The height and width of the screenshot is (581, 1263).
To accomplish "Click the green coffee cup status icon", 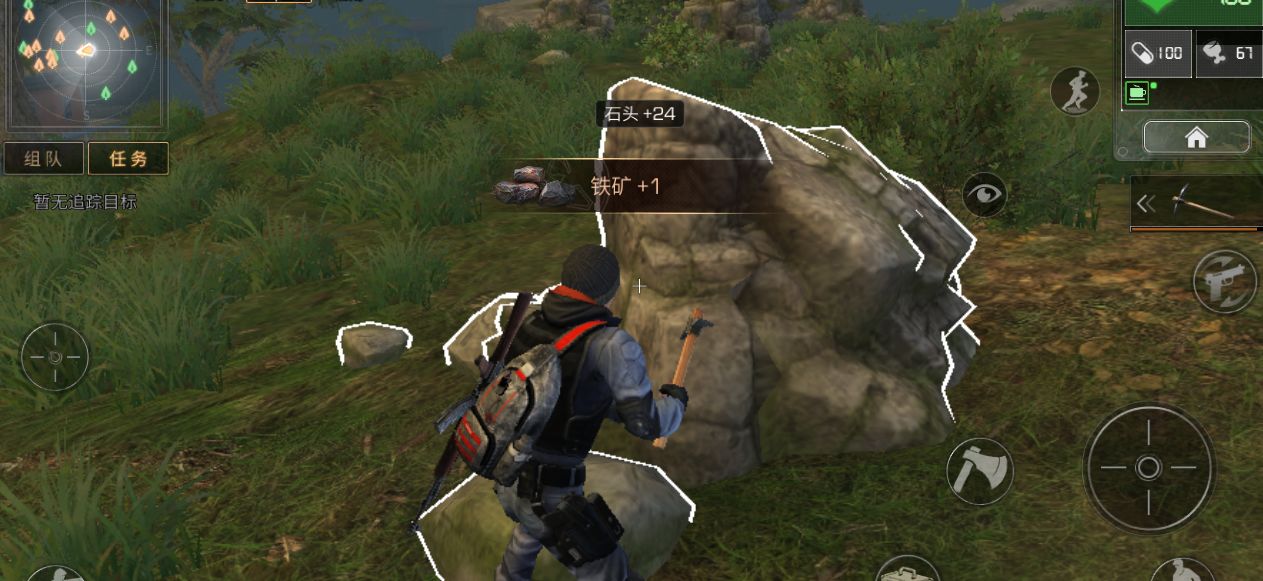I will (x=1138, y=93).
